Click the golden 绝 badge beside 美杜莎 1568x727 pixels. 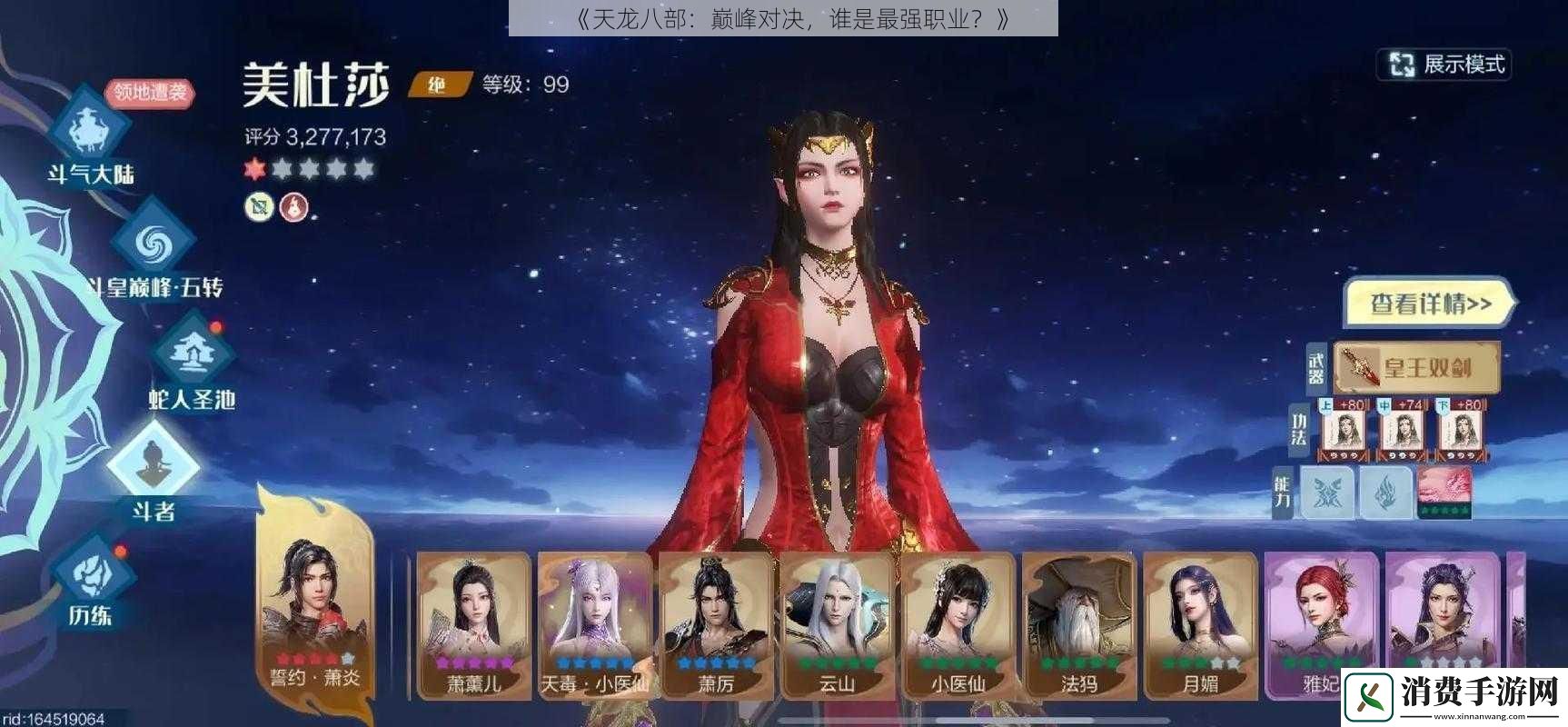[x=437, y=83]
